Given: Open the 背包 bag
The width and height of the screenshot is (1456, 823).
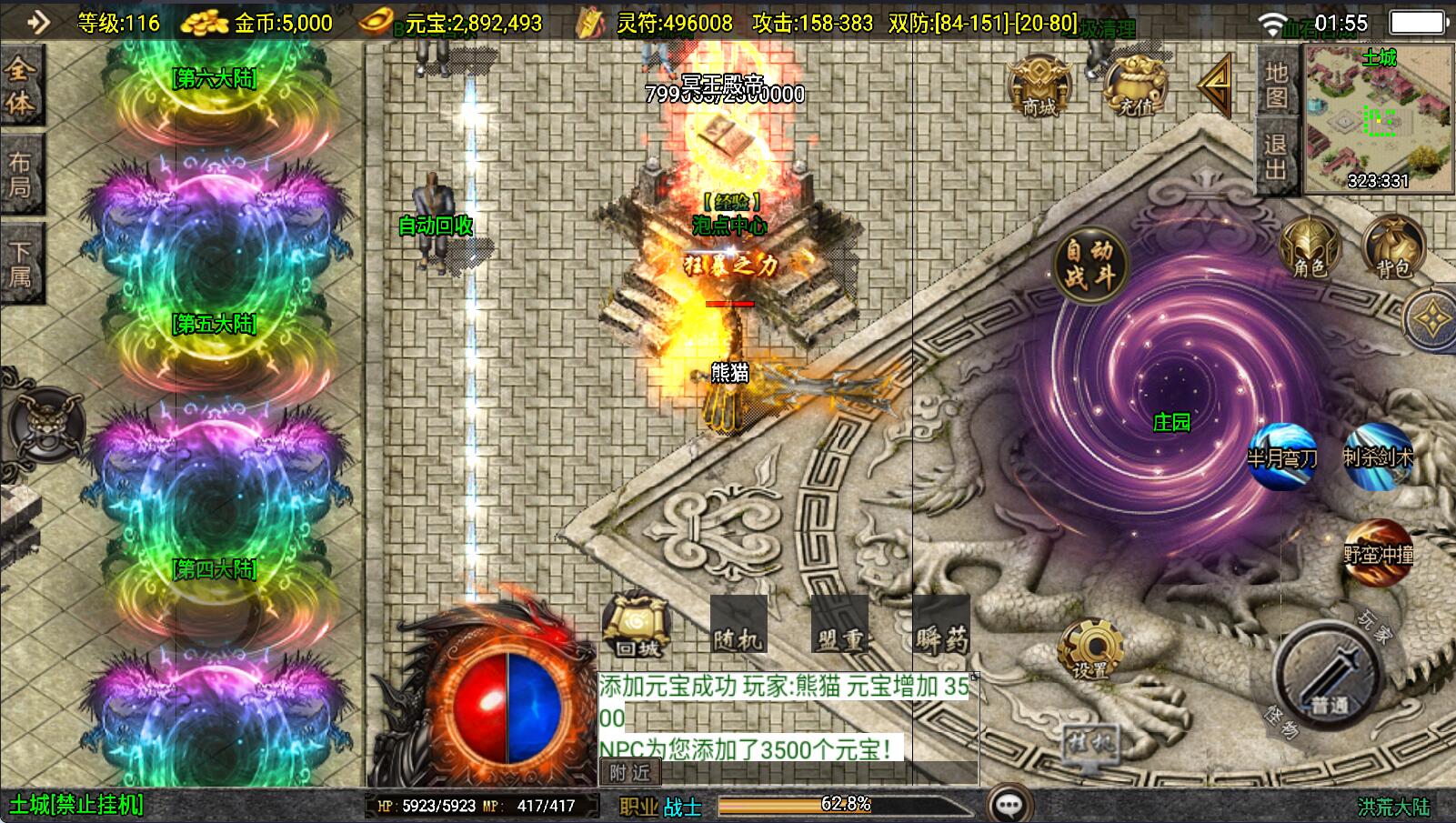Looking at the screenshot, I should pos(1393,247).
